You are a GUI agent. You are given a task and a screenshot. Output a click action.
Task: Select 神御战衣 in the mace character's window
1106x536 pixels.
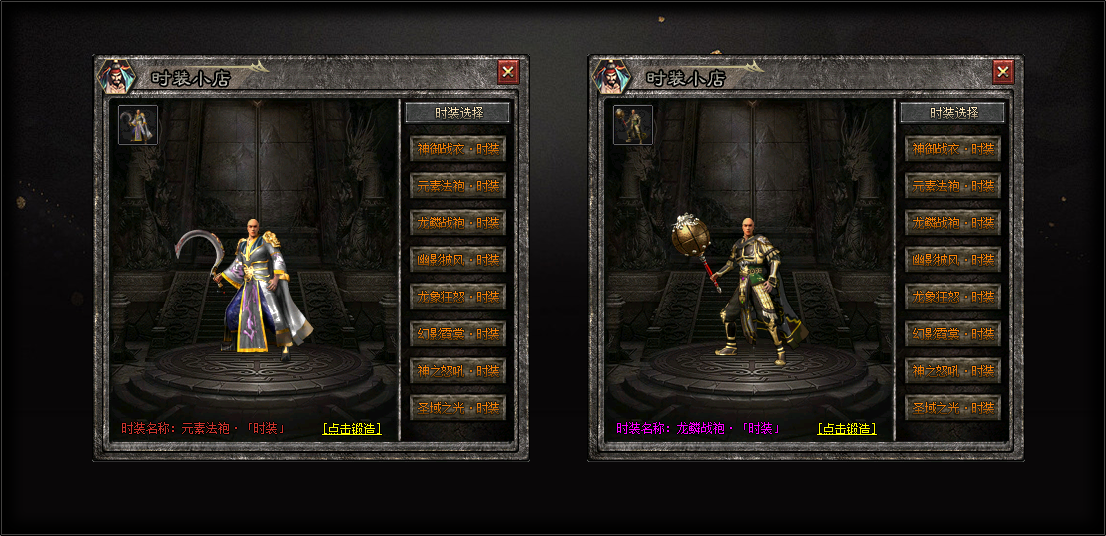953,149
